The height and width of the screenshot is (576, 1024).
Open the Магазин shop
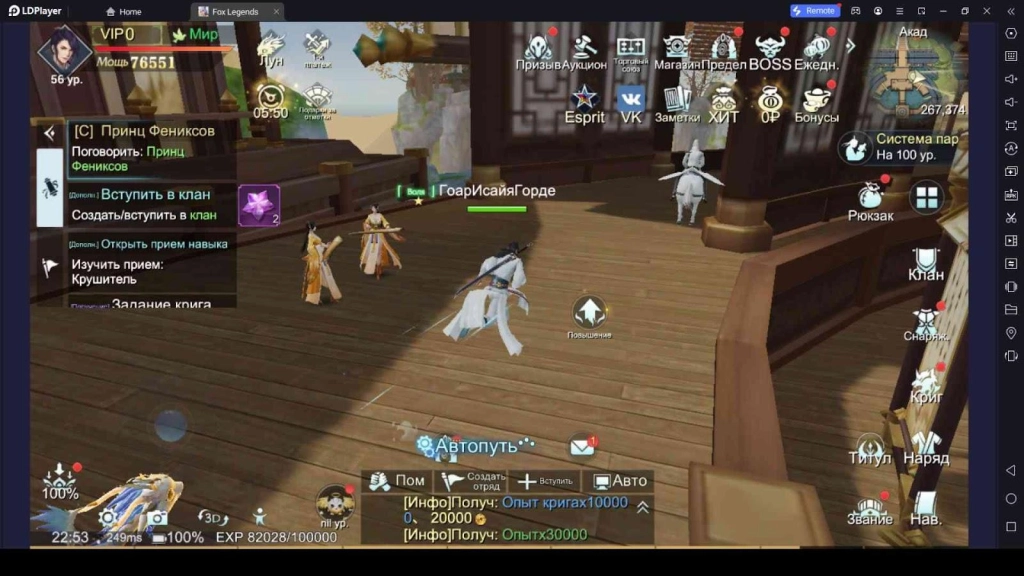(x=677, y=50)
